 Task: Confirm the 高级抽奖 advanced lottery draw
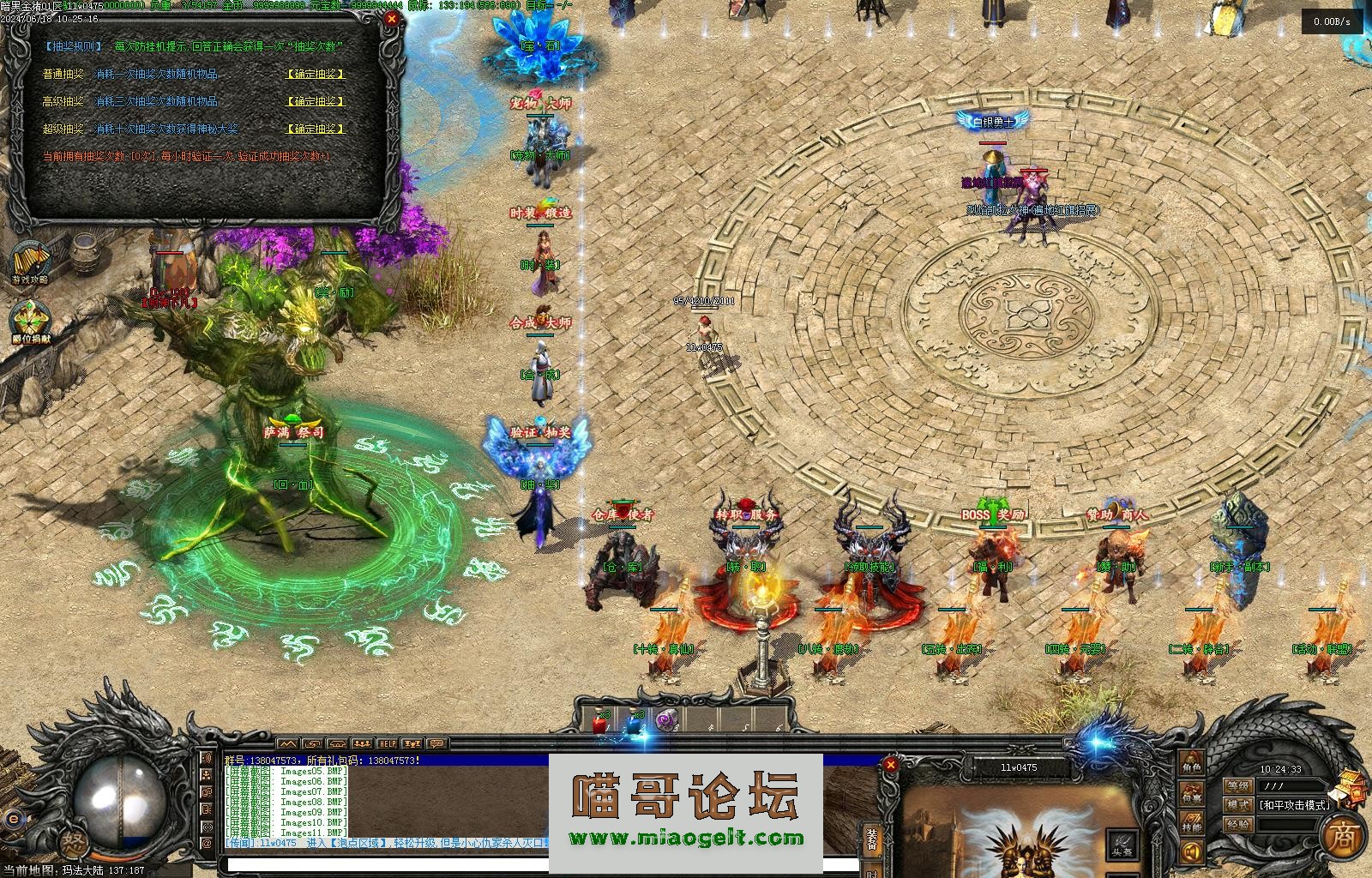click(x=316, y=101)
